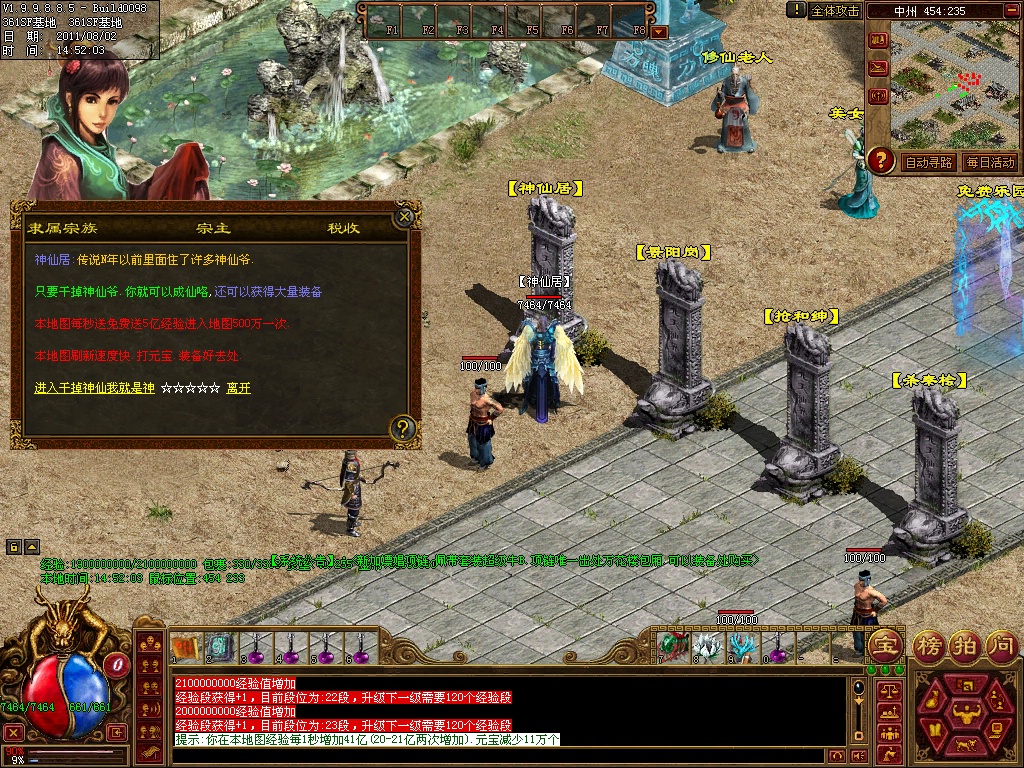Viewport: 1024px width, 768px height.
Task: Toggle the 全体攻击 attack mode button
Action: pos(835,10)
